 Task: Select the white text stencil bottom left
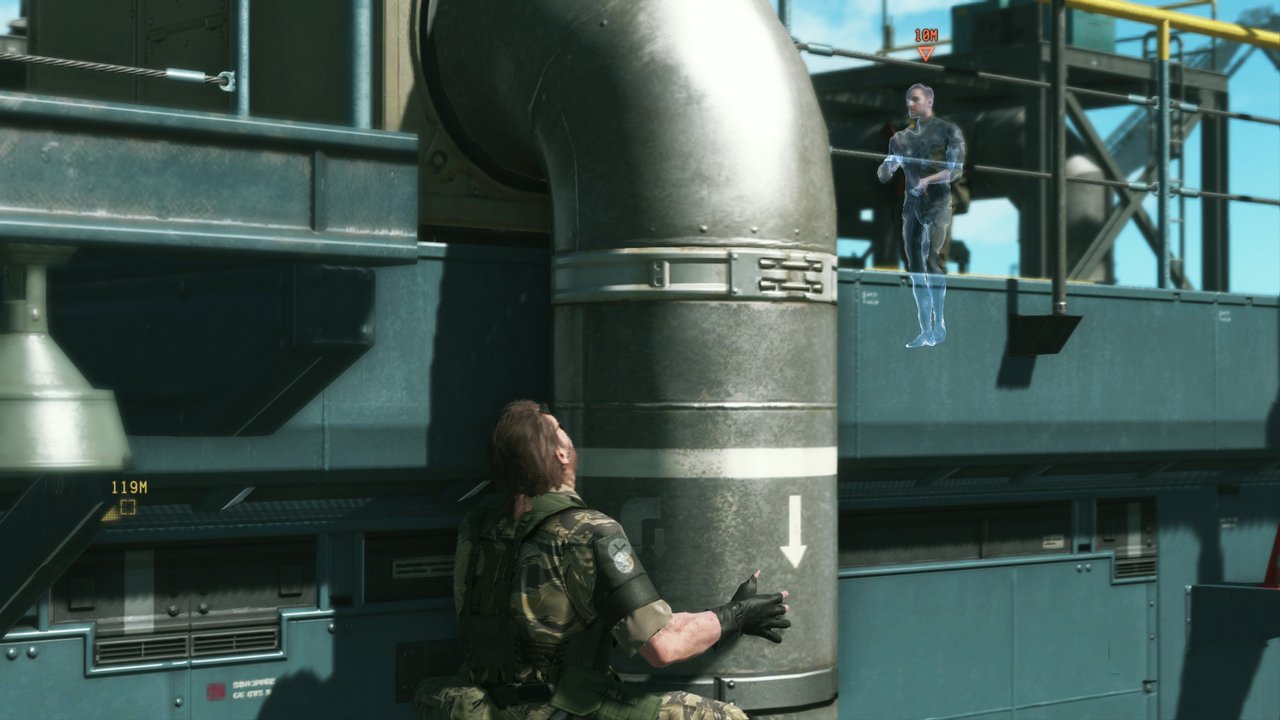[255, 690]
